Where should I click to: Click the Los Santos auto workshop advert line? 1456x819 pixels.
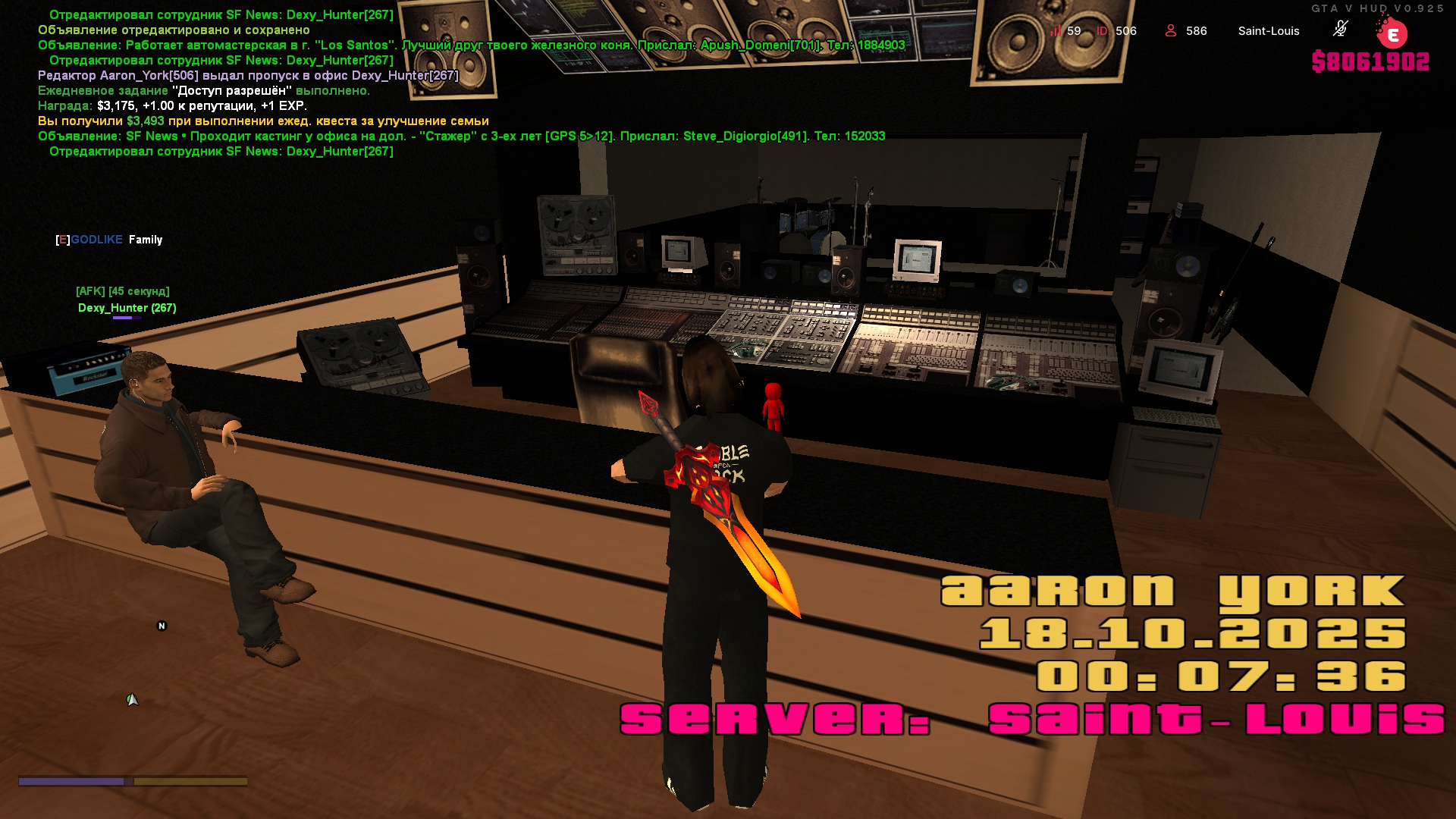471,45
